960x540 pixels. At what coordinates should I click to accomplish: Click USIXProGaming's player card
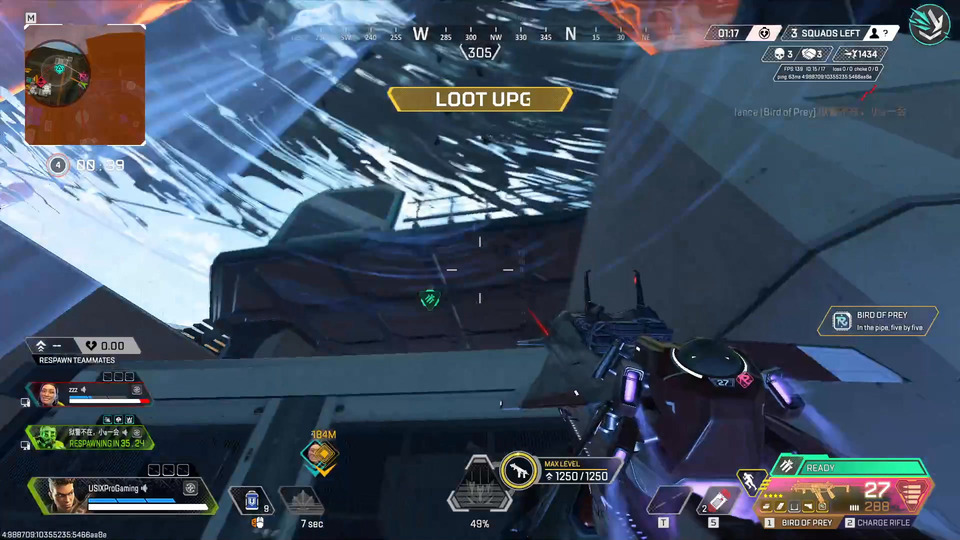[x=120, y=492]
